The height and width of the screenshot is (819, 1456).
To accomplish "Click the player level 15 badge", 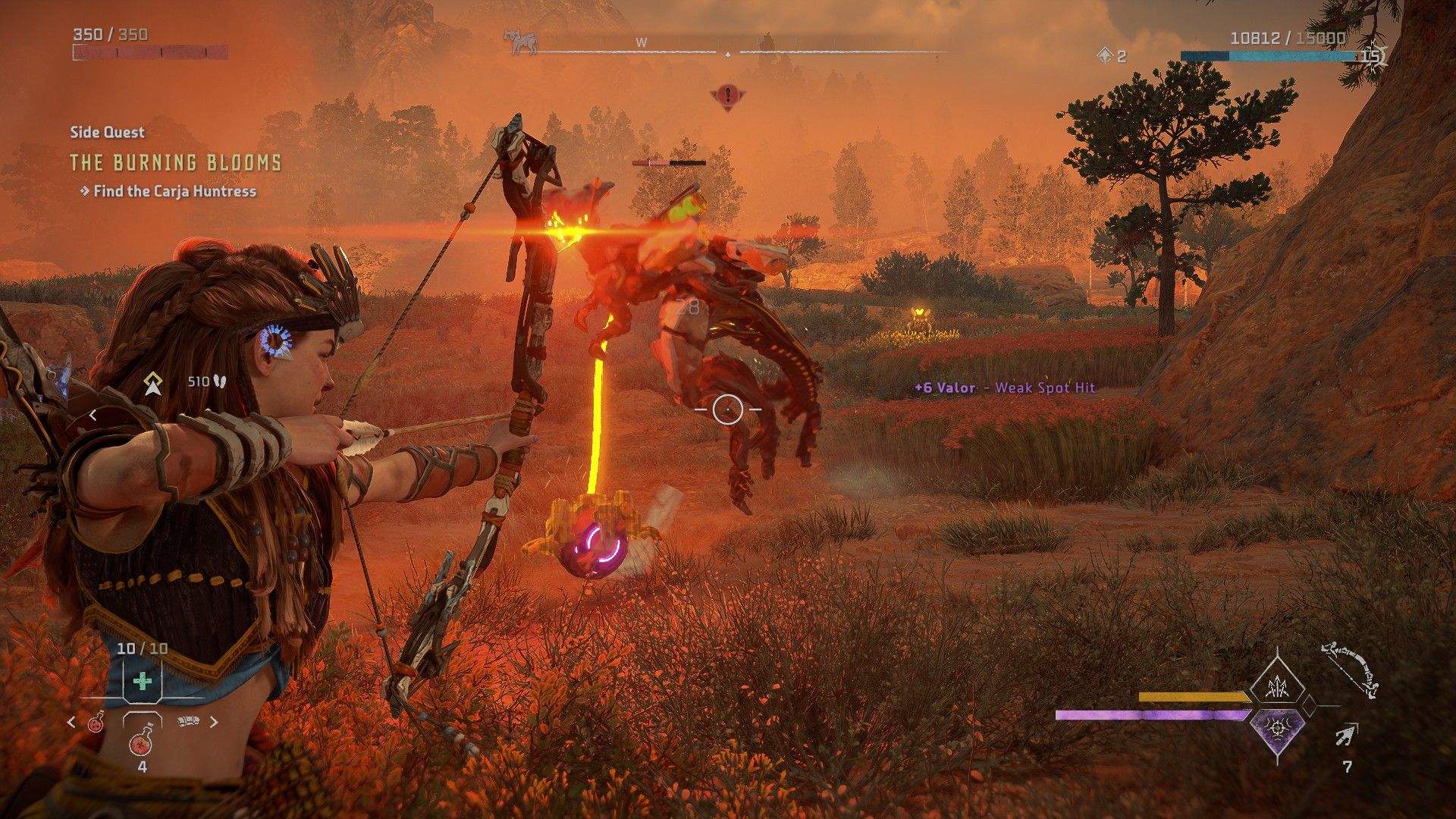I will pyautogui.click(x=1371, y=55).
